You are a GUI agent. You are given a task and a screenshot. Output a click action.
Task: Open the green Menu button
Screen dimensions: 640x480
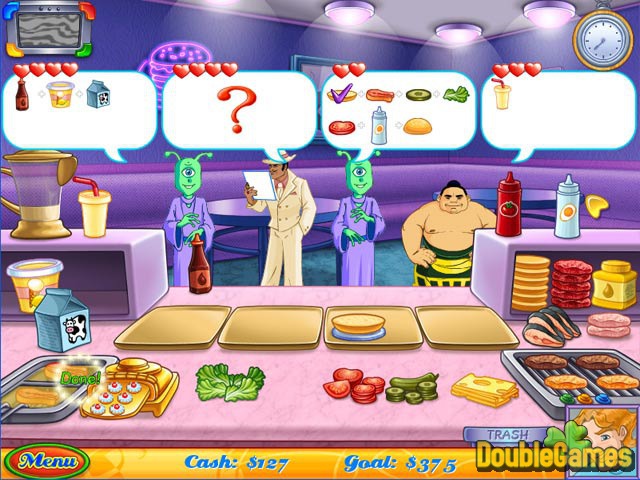point(46,462)
